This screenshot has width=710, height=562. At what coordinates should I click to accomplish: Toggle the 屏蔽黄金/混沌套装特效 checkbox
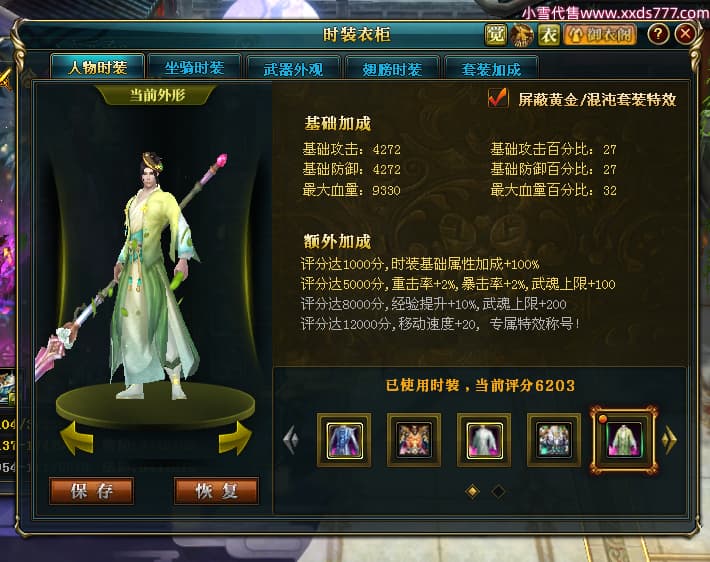[497, 98]
